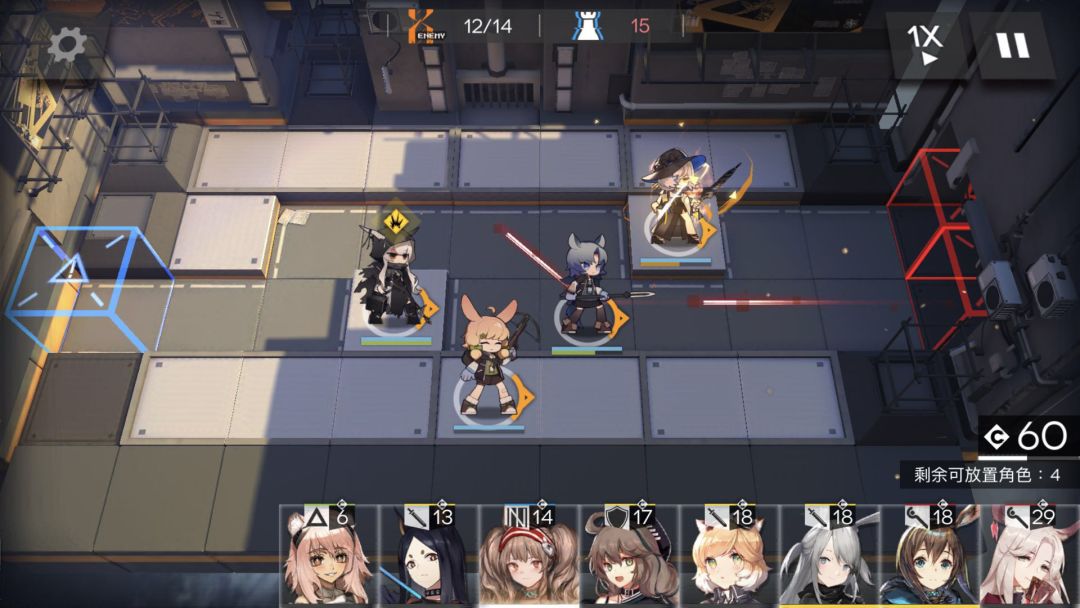Open the settings gear menu

67,45
